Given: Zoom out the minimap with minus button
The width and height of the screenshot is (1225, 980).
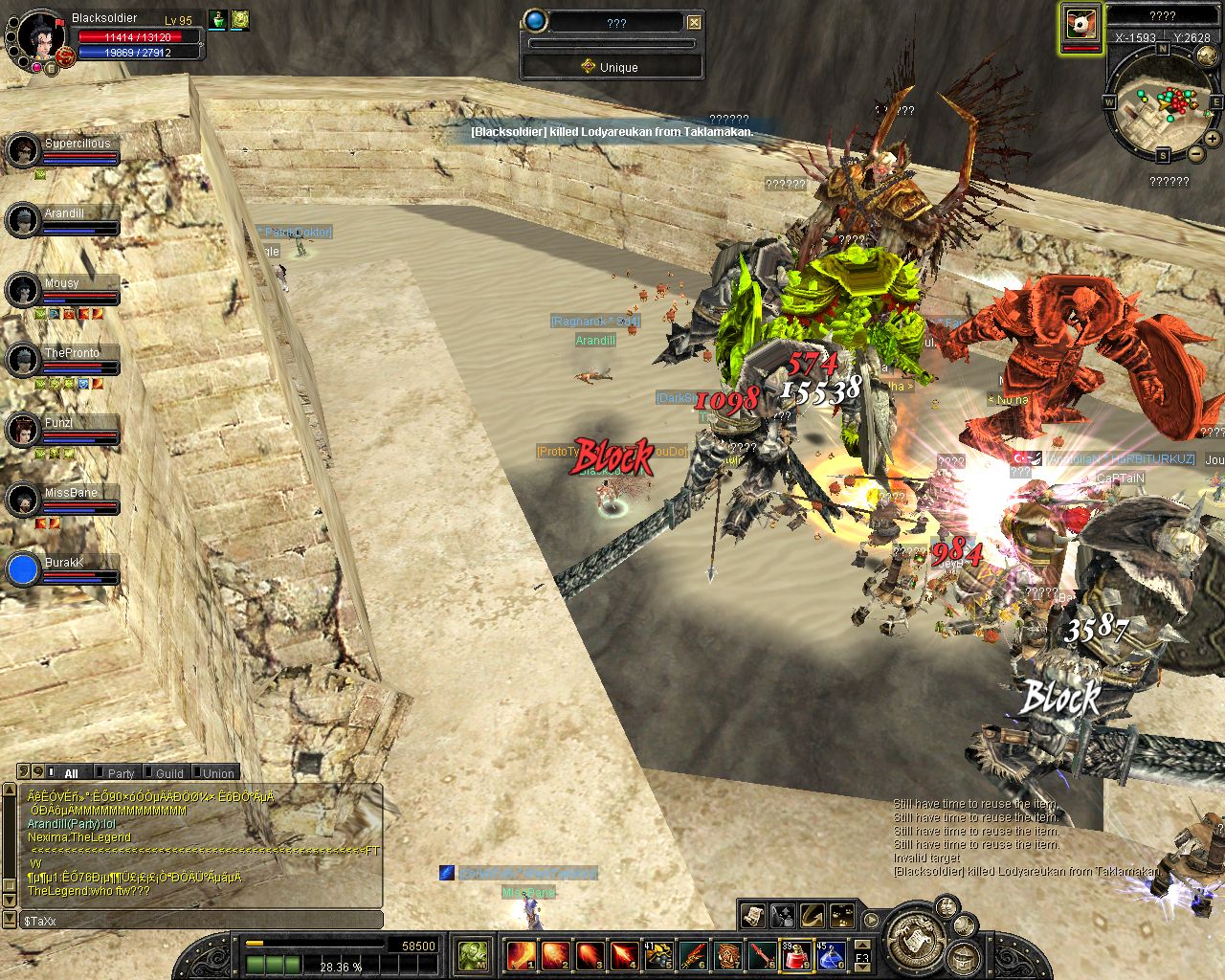Looking at the screenshot, I should click(1196, 154).
